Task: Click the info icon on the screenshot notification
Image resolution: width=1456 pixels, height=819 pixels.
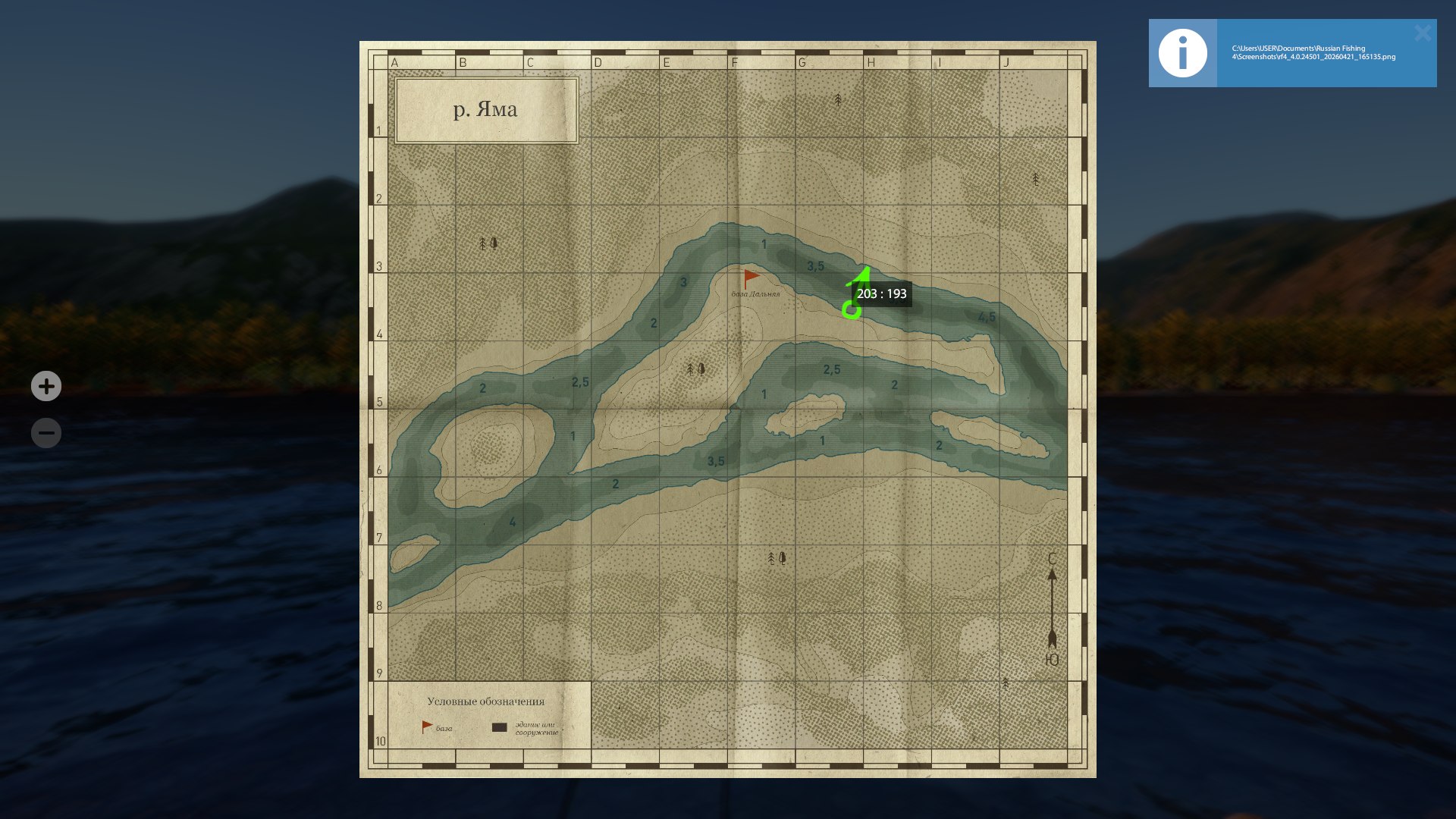Action: (x=1183, y=52)
